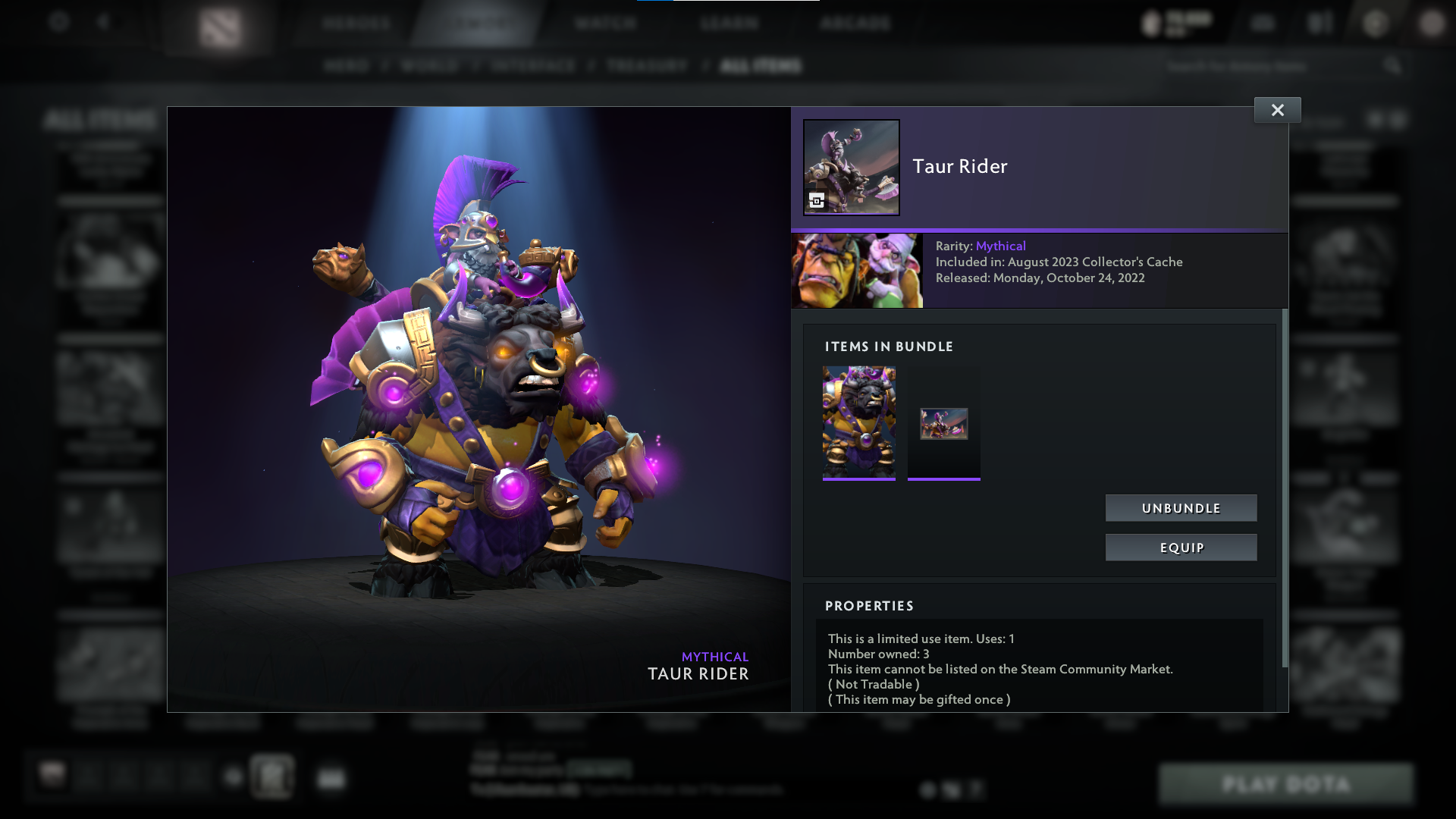
Task: Click the back arrow next to settings
Action: coord(104,22)
